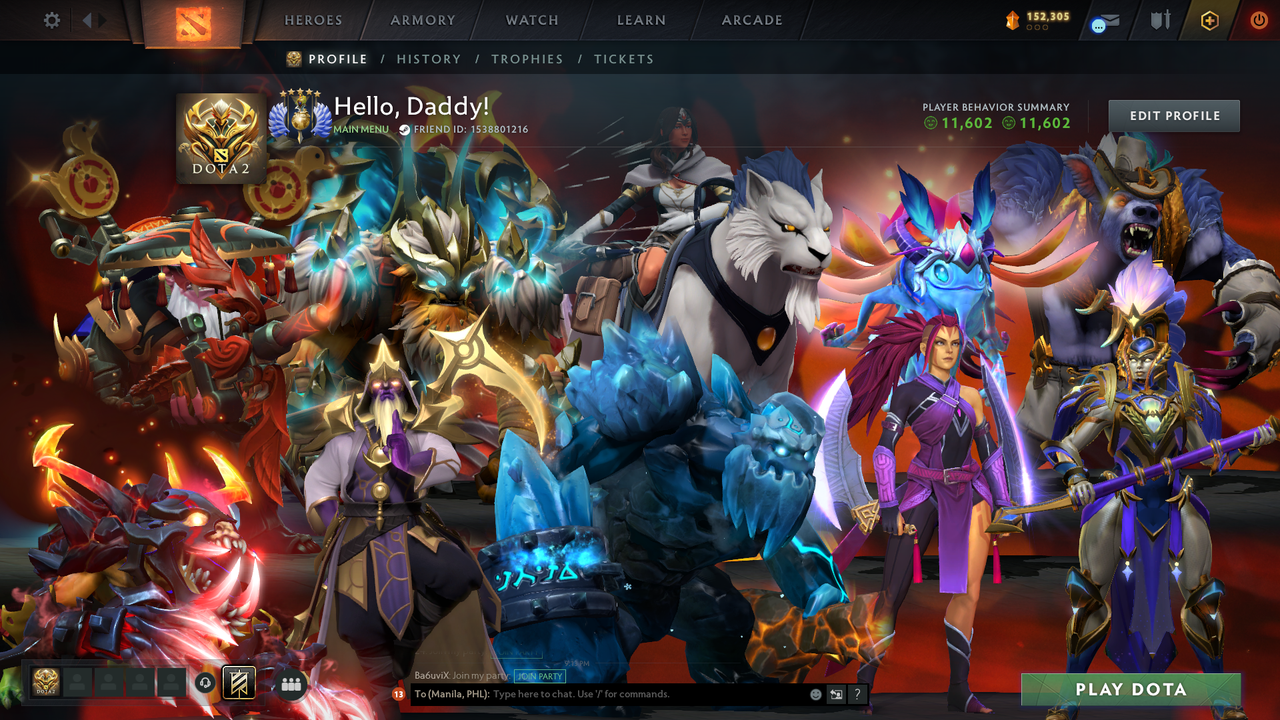Click the JOIN PARTY button in chat
The height and width of the screenshot is (720, 1280).
(x=539, y=677)
